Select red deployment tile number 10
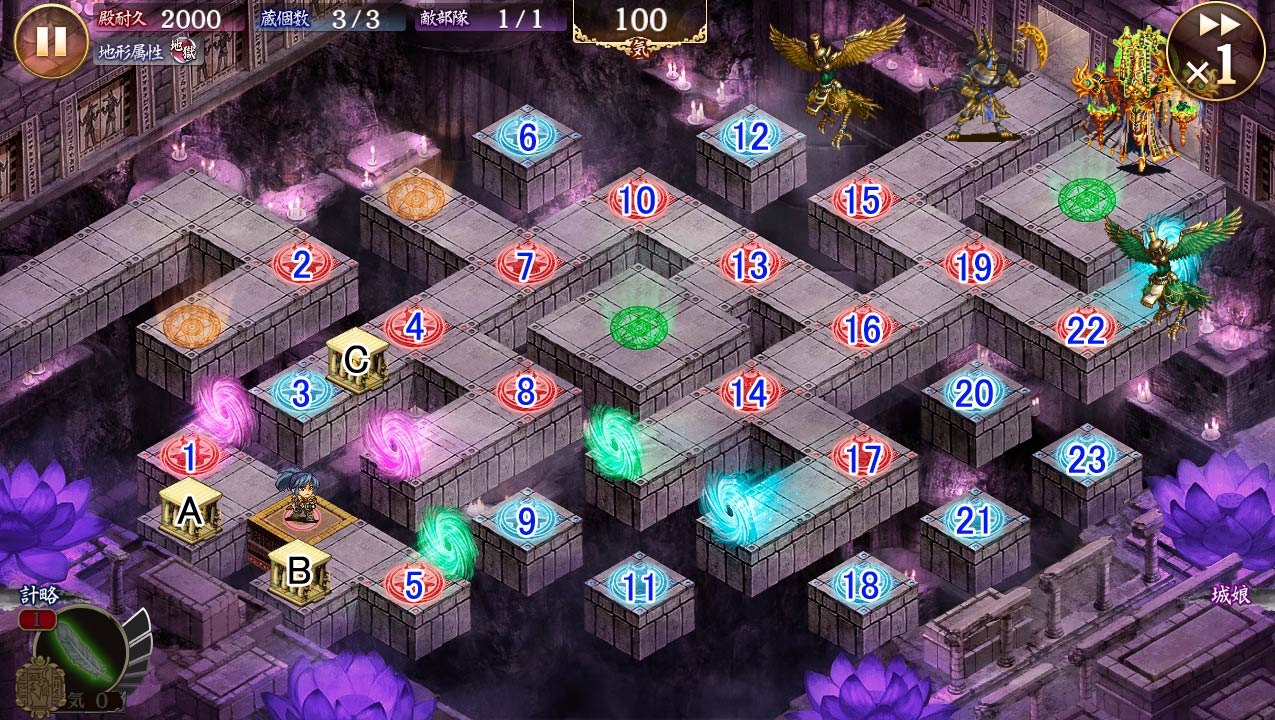Image resolution: width=1275 pixels, height=720 pixels. tap(638, 201)
